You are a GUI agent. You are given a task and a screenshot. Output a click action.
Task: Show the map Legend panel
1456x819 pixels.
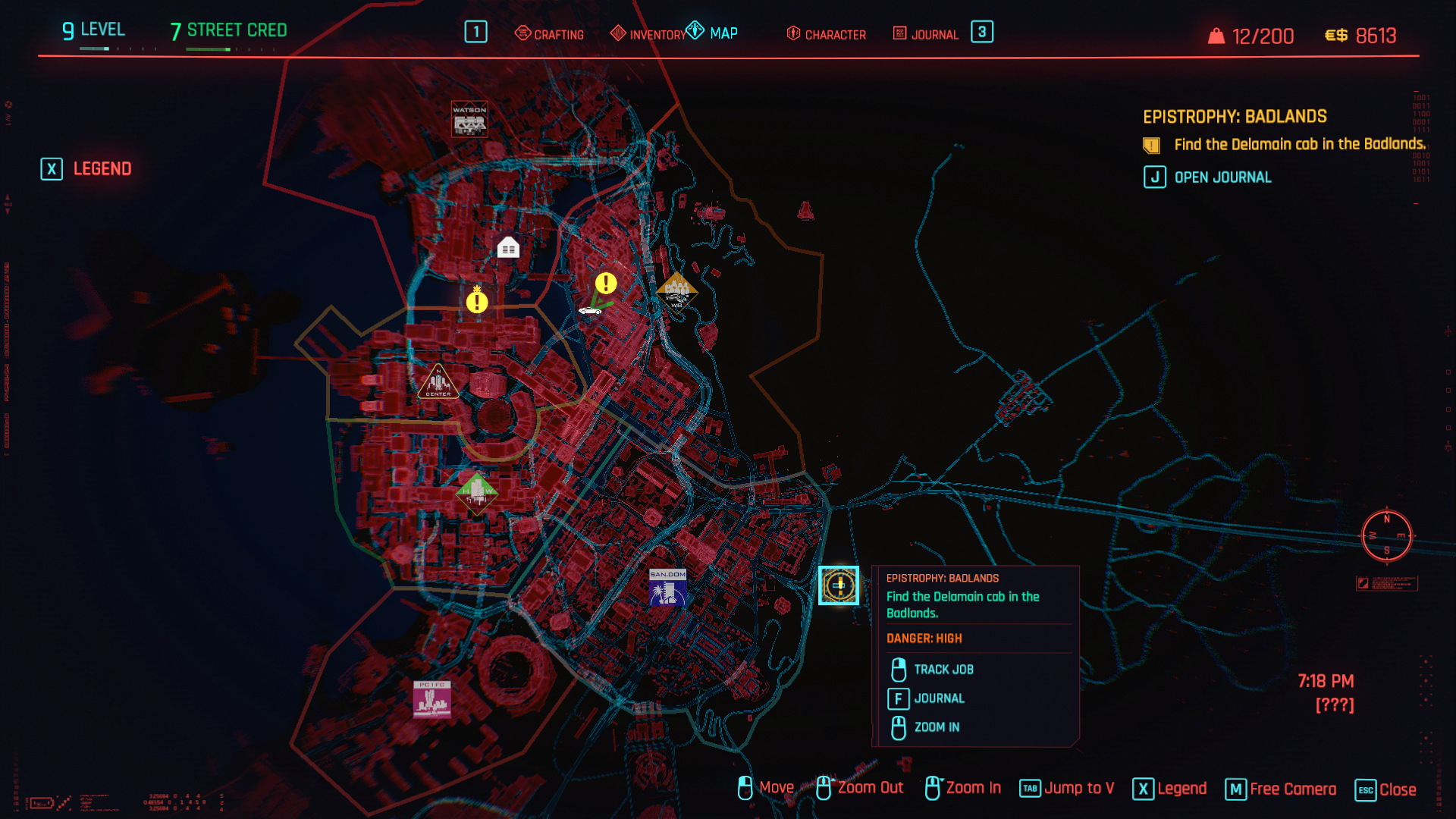click(86, 168)
